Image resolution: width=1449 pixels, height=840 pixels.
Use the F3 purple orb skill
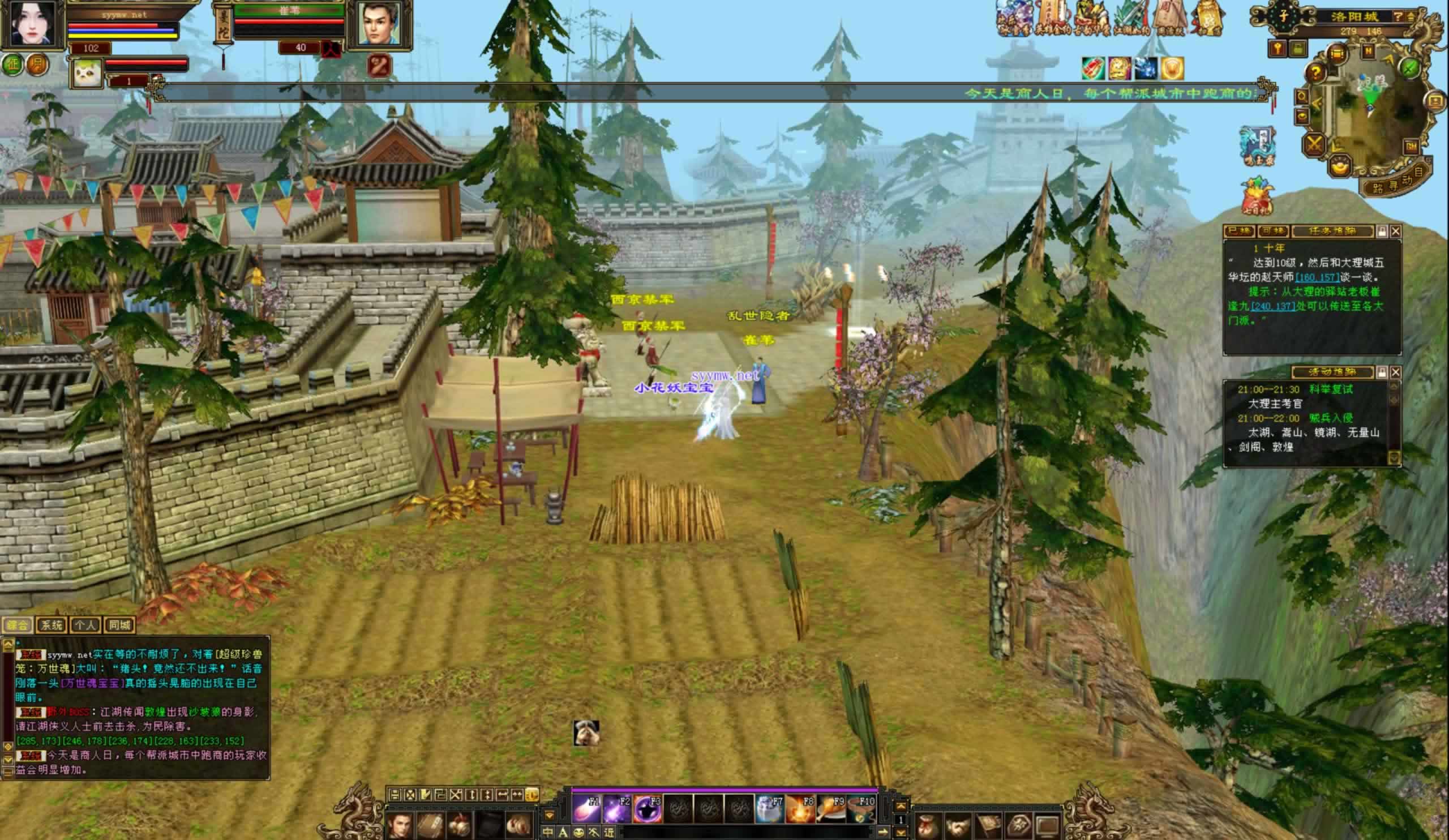pos(648,809)
